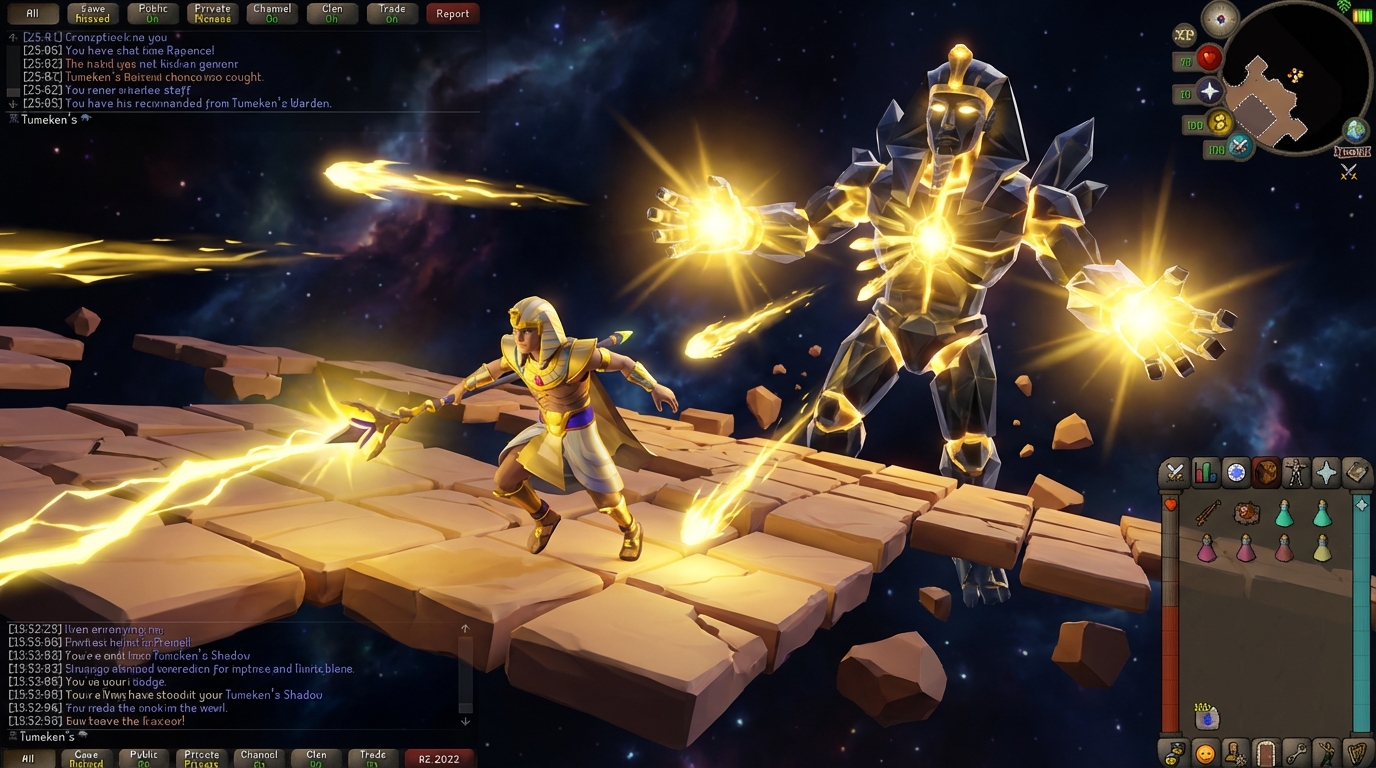Toggle Public chat off
The height and width of the screenshot is (768, 1376).
point(152,13)
